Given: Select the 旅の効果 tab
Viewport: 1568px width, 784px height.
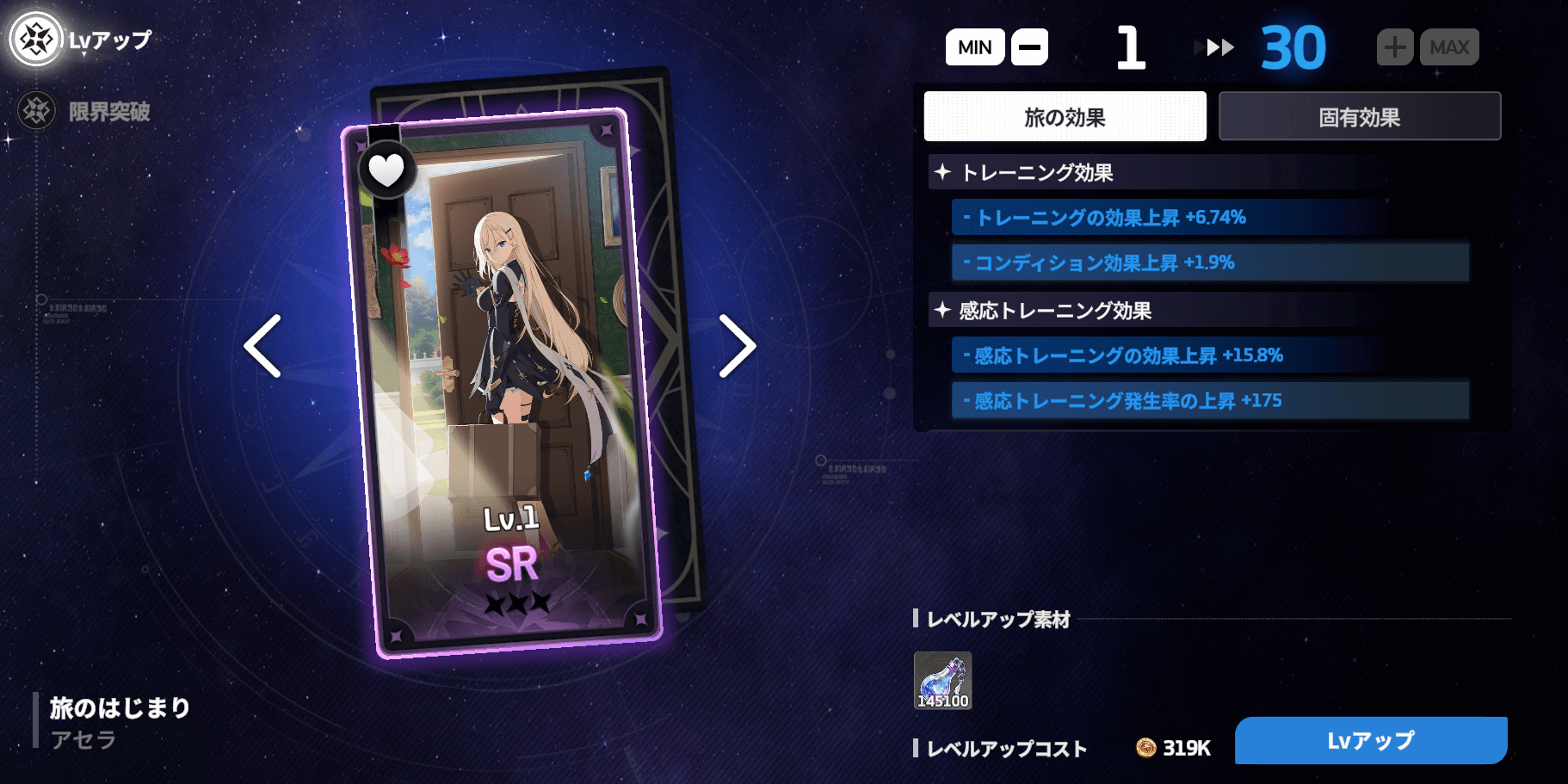Looking at the screenshot, I should point(1066,116).
